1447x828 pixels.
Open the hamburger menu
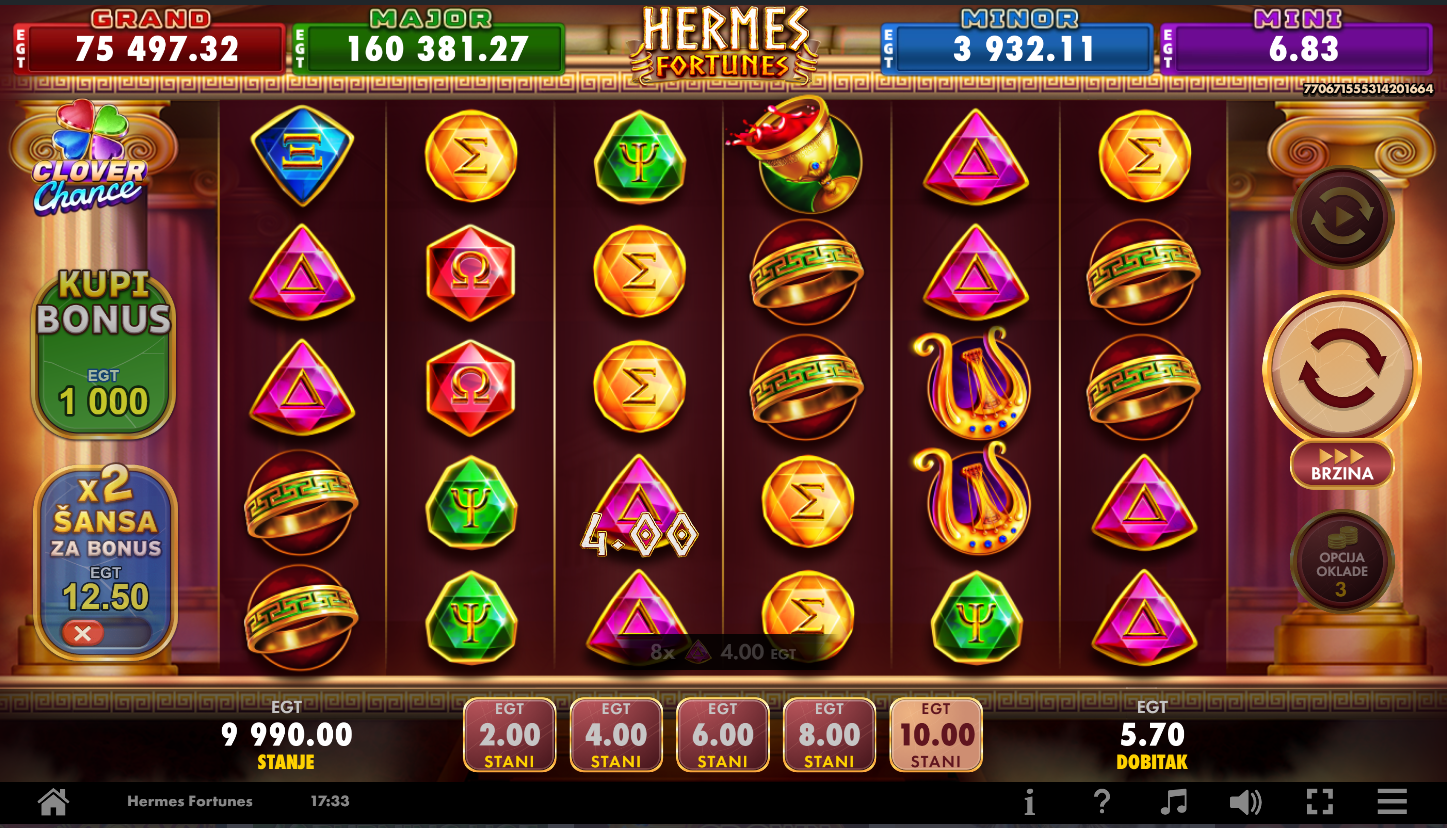point(1392,801)
